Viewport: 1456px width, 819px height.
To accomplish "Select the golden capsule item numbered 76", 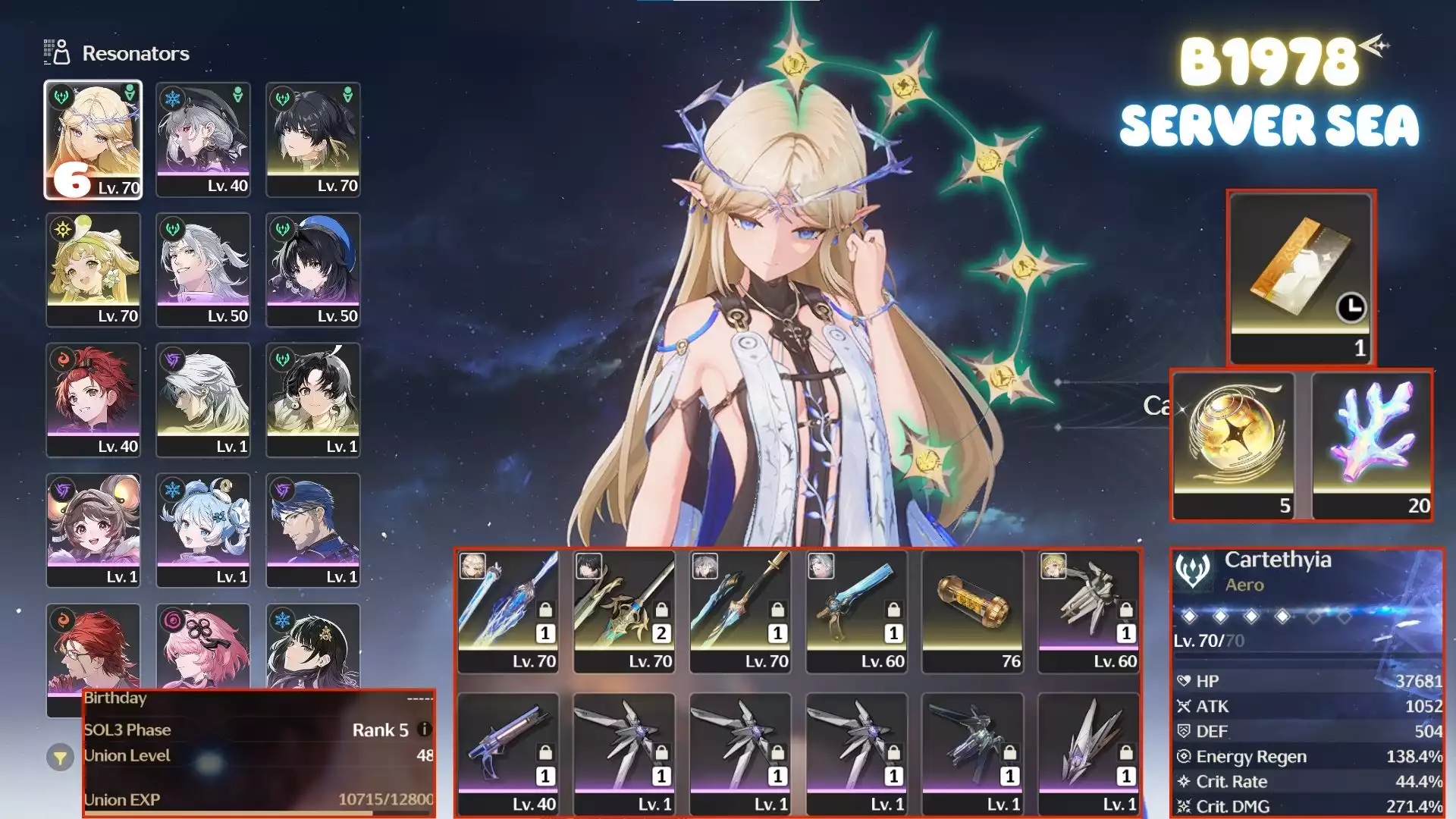I will [973, 611].
